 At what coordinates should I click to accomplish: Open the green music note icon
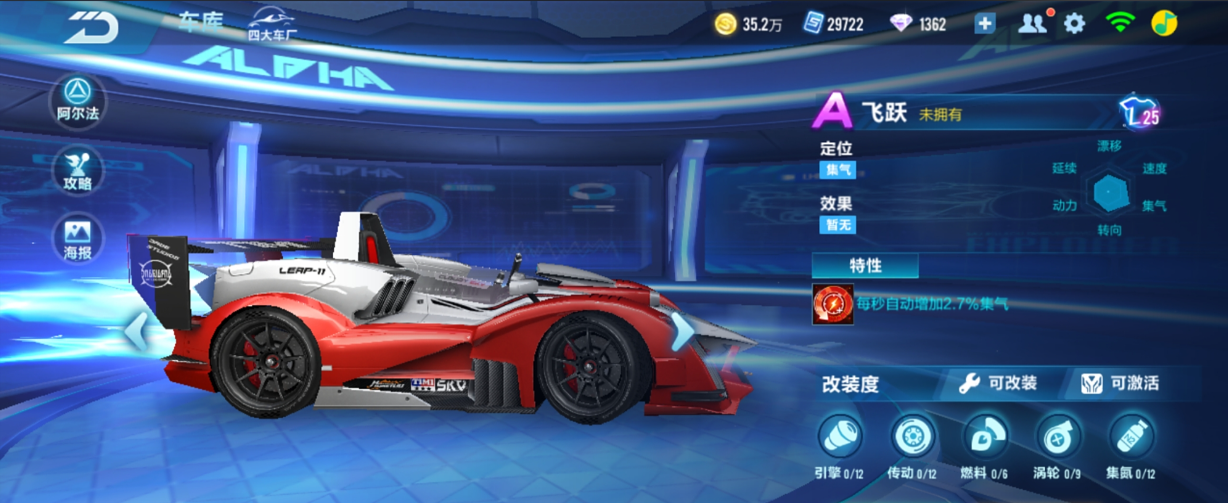coord(1164,23)
